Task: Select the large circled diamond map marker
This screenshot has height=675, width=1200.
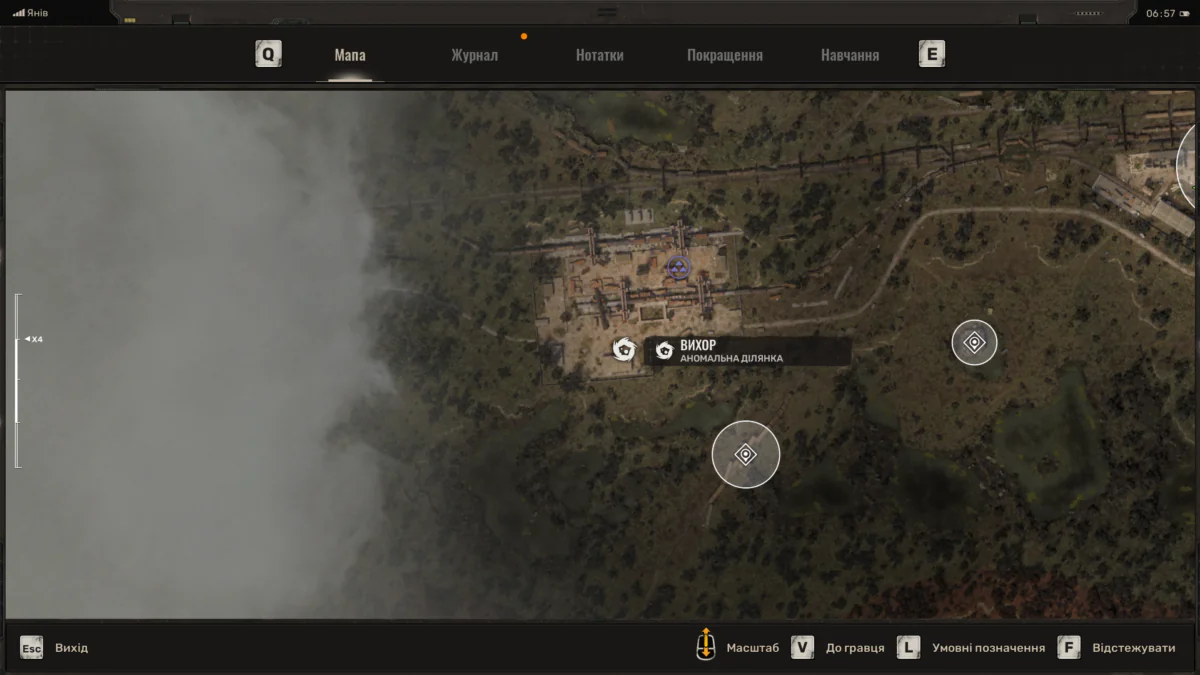Action: (x=745, y=455)
